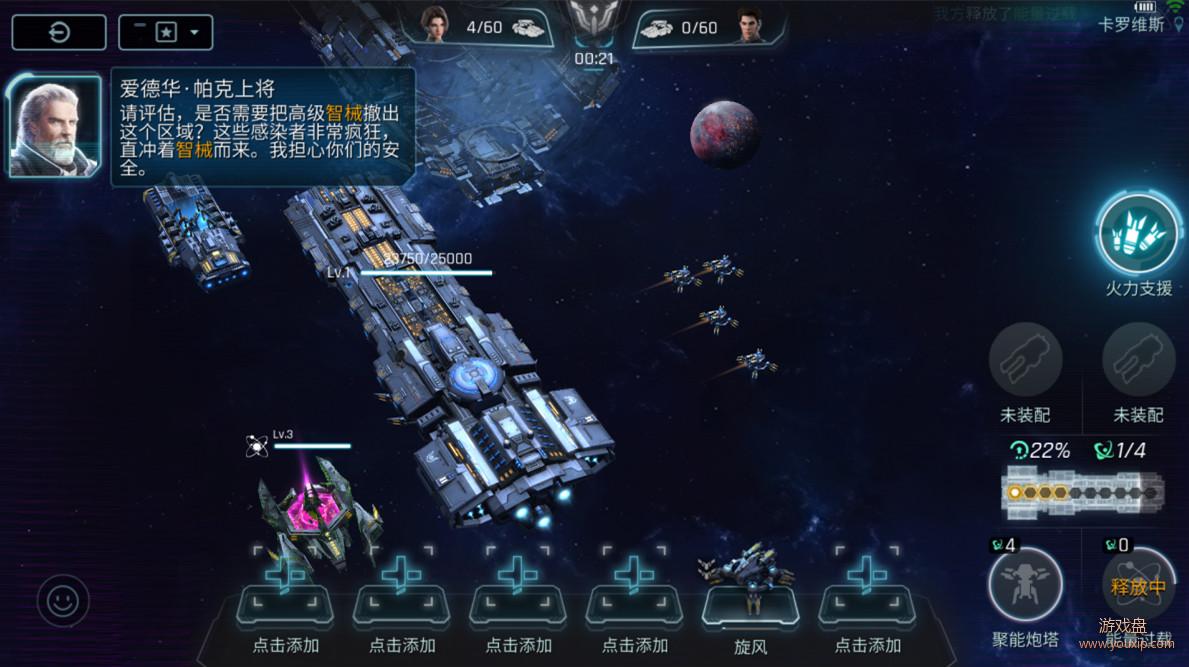
Task: Select the Lv.3 fighter unit marker
Action: click(x=257, y=446)
